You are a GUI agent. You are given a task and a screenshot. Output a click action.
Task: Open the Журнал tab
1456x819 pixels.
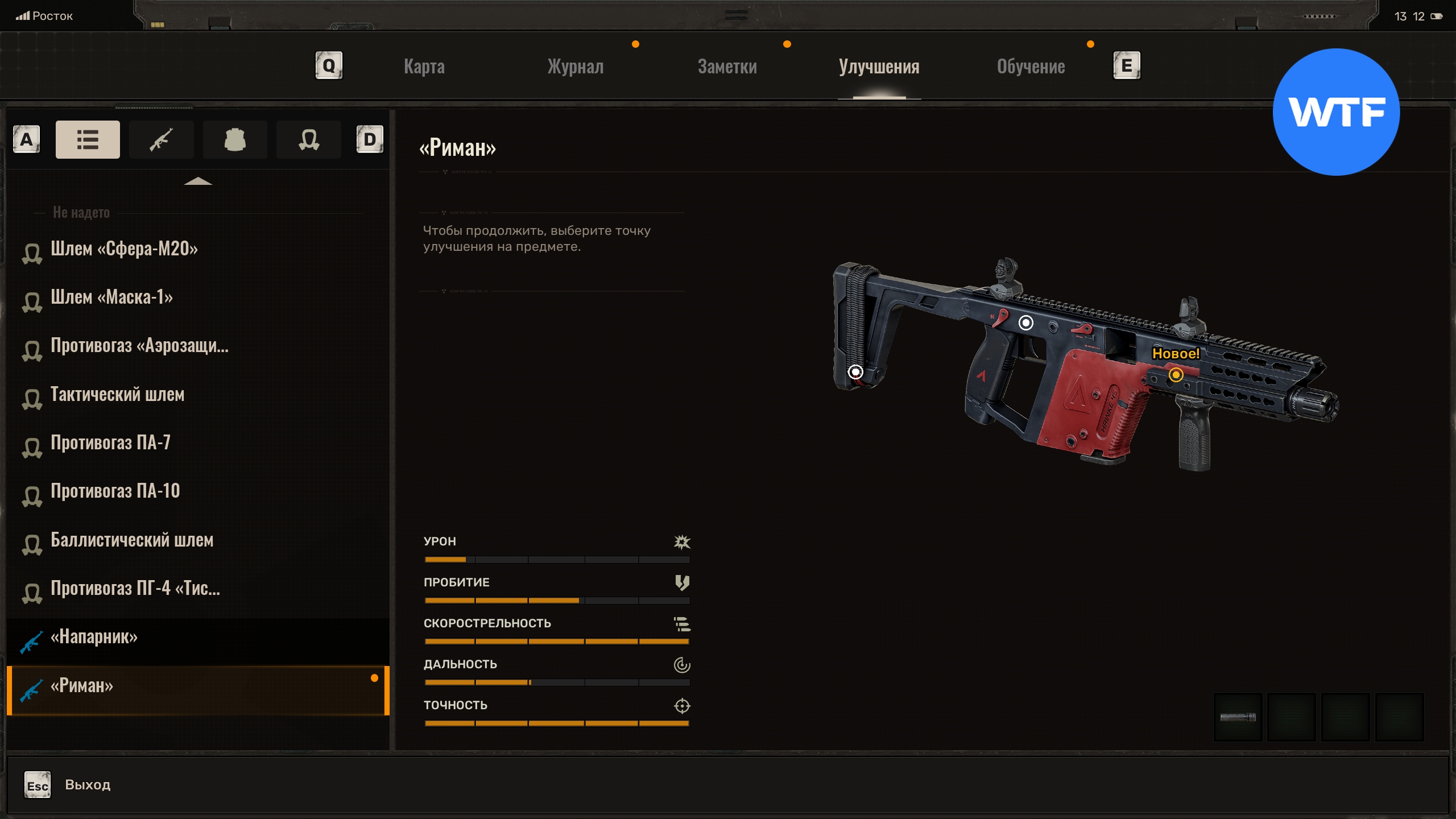pos(575,67)
